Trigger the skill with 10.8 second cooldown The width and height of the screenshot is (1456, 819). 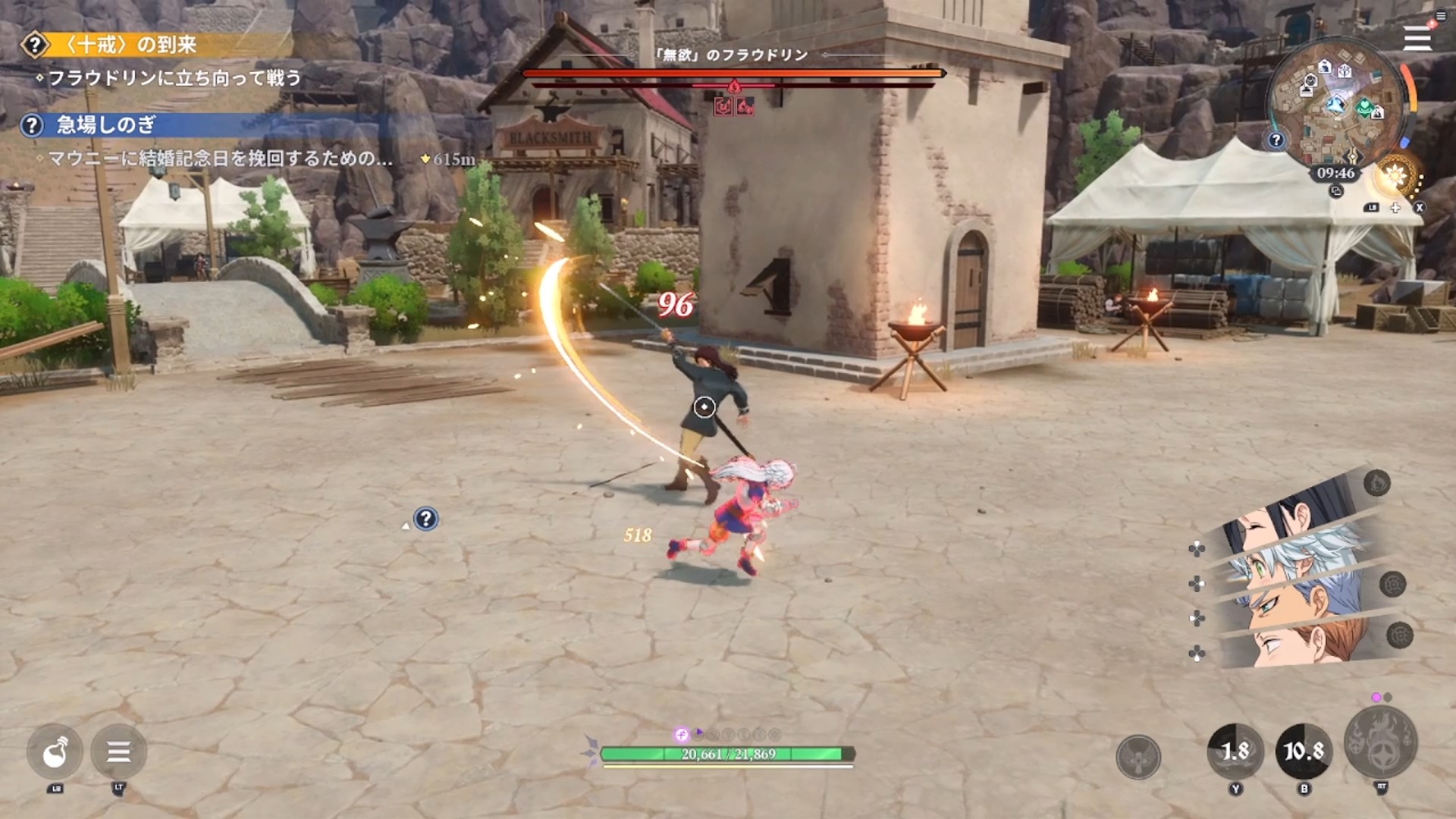(x=1304, y=752)
